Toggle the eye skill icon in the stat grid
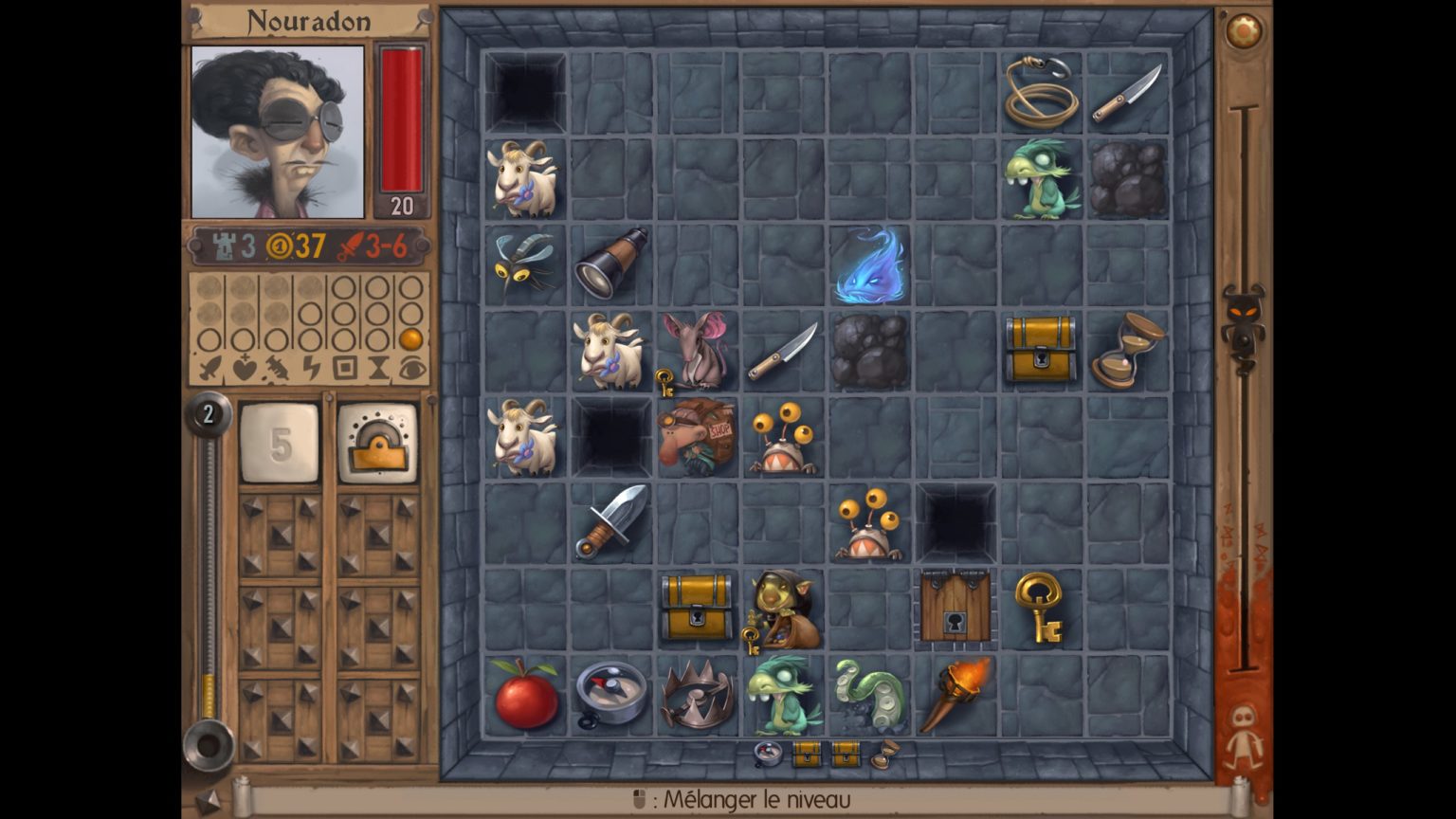Screen dimensions: 1456x819 [x=411, y=368]
